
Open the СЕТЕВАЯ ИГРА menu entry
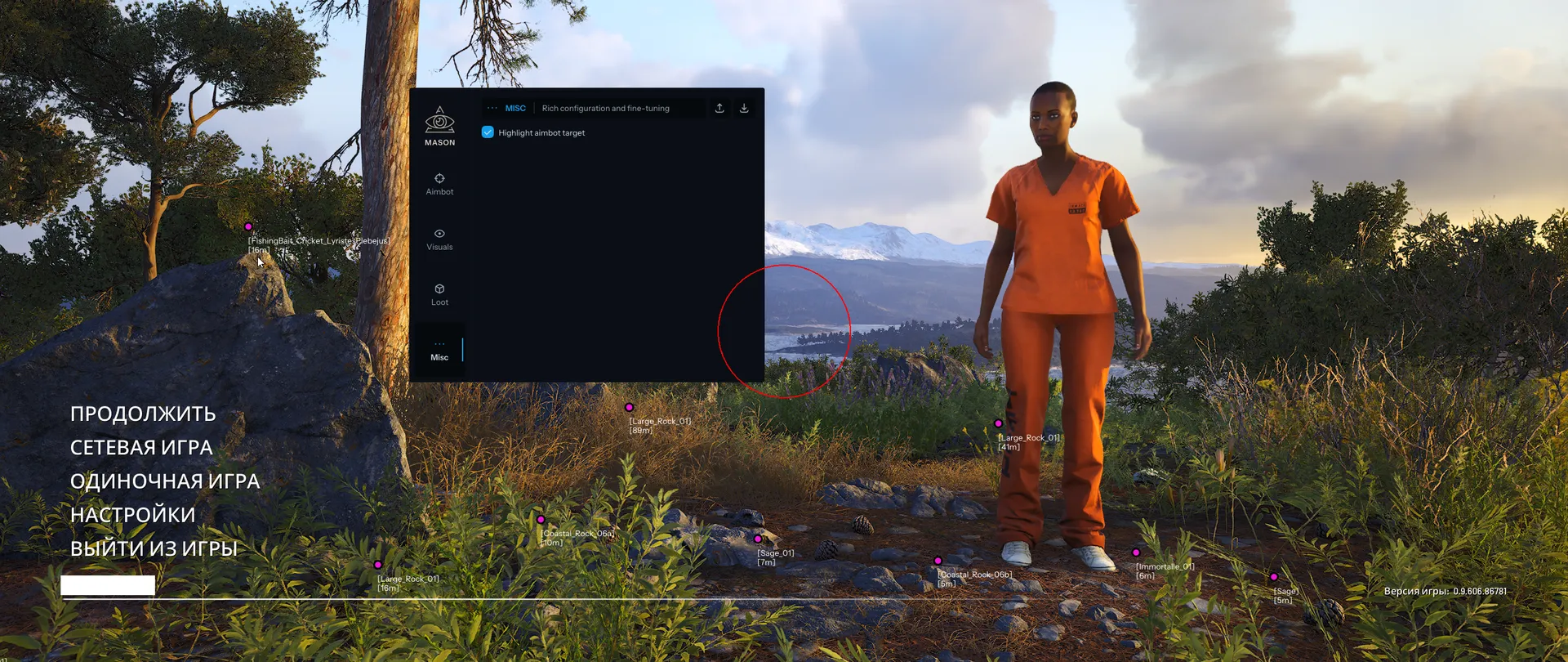coord(141,447)
